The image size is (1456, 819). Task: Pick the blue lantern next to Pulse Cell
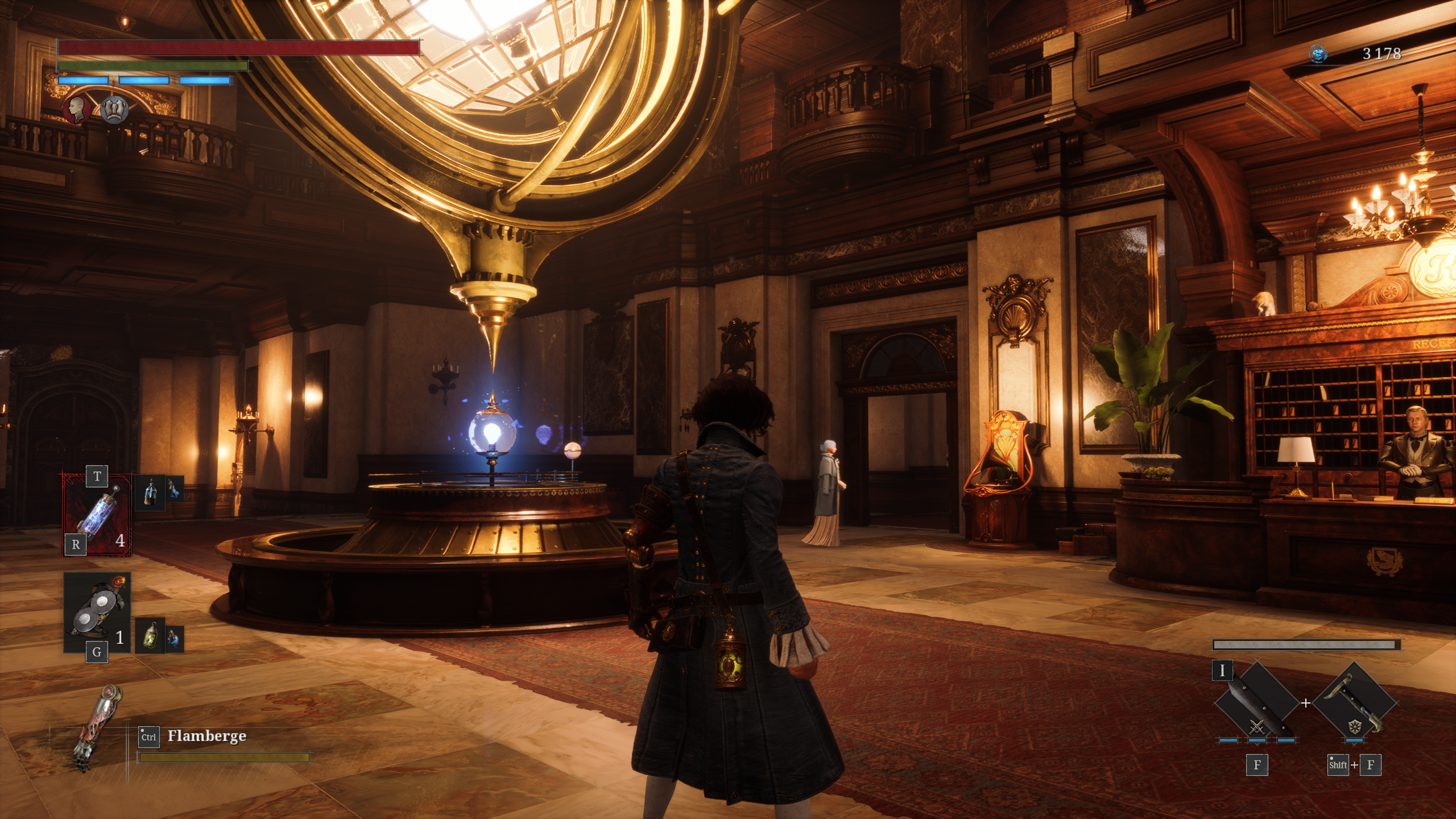(150, 492)
